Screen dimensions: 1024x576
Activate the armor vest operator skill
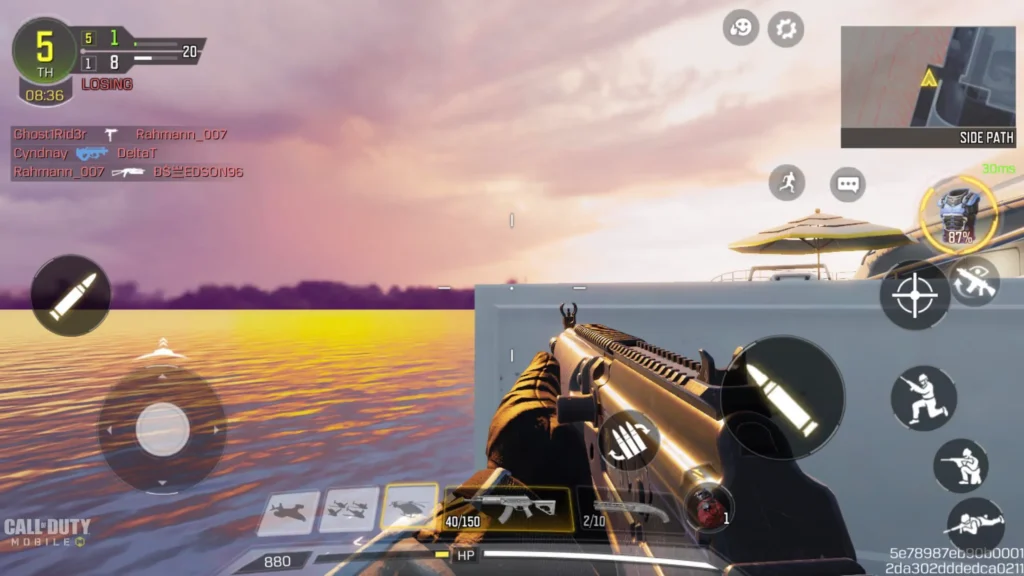[x=959, y=214]
